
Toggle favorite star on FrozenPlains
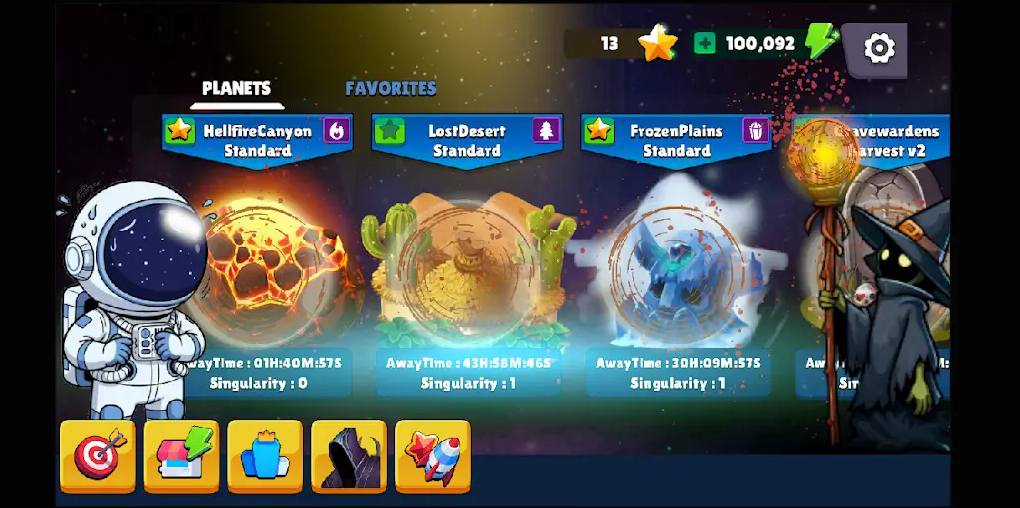[x=599, y=131]
